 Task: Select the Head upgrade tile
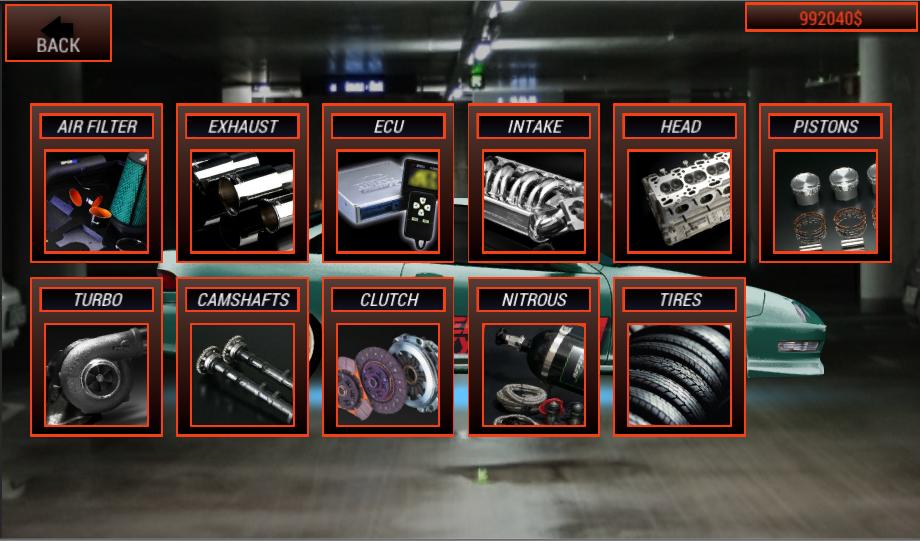click(680, 184)
